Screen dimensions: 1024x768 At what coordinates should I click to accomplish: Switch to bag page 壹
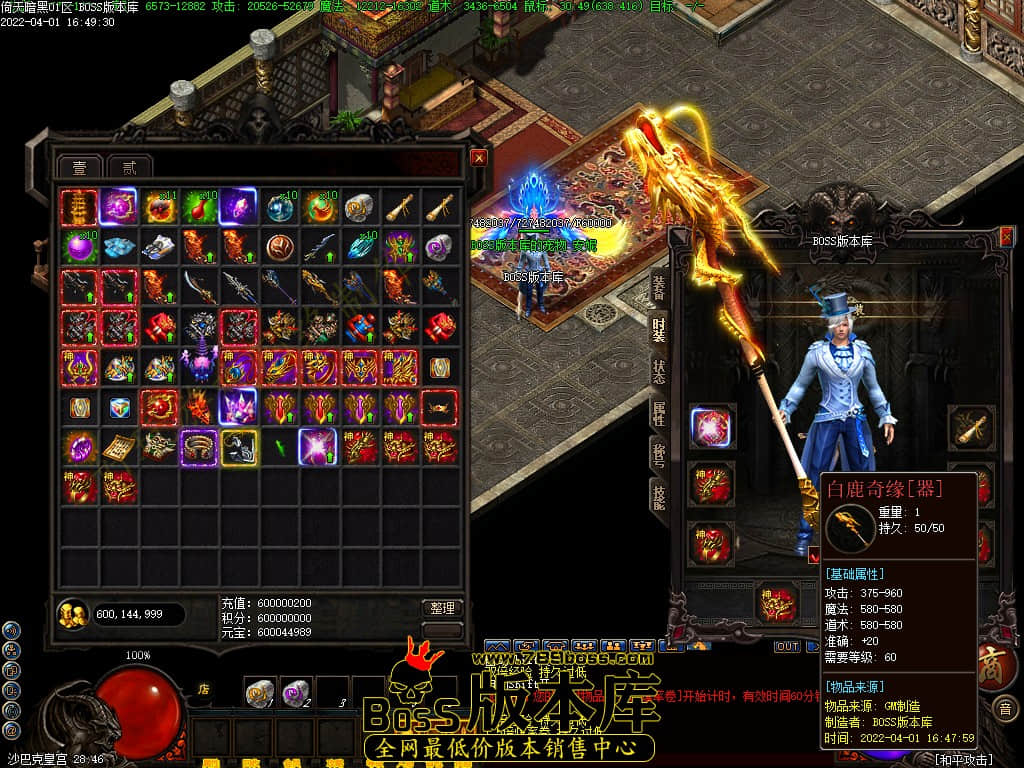click(x=79, y=167)
